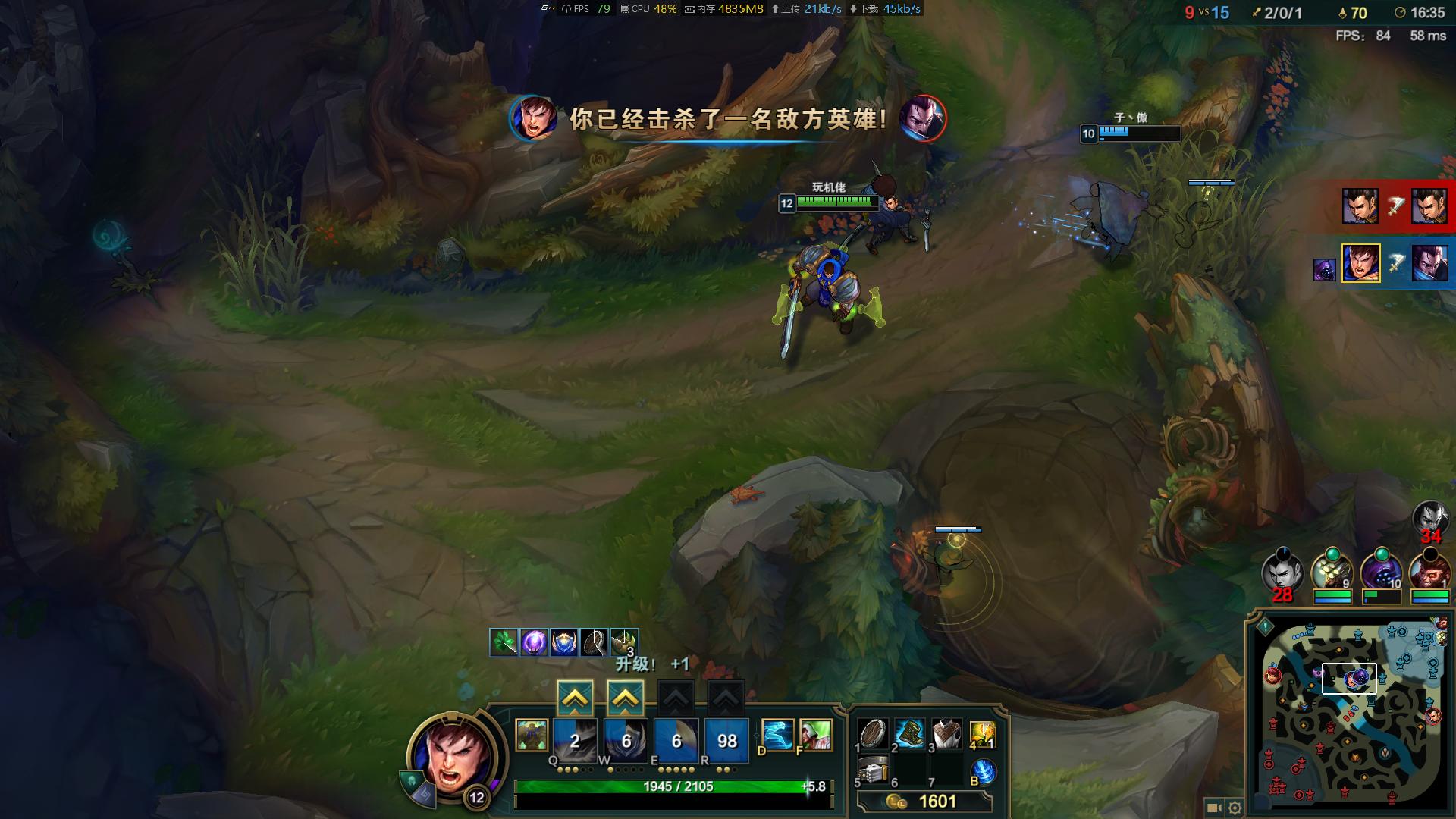Activate Garen's W shield ability
The width and height of the screenshot is (1456, 819).
click(626, 740)
